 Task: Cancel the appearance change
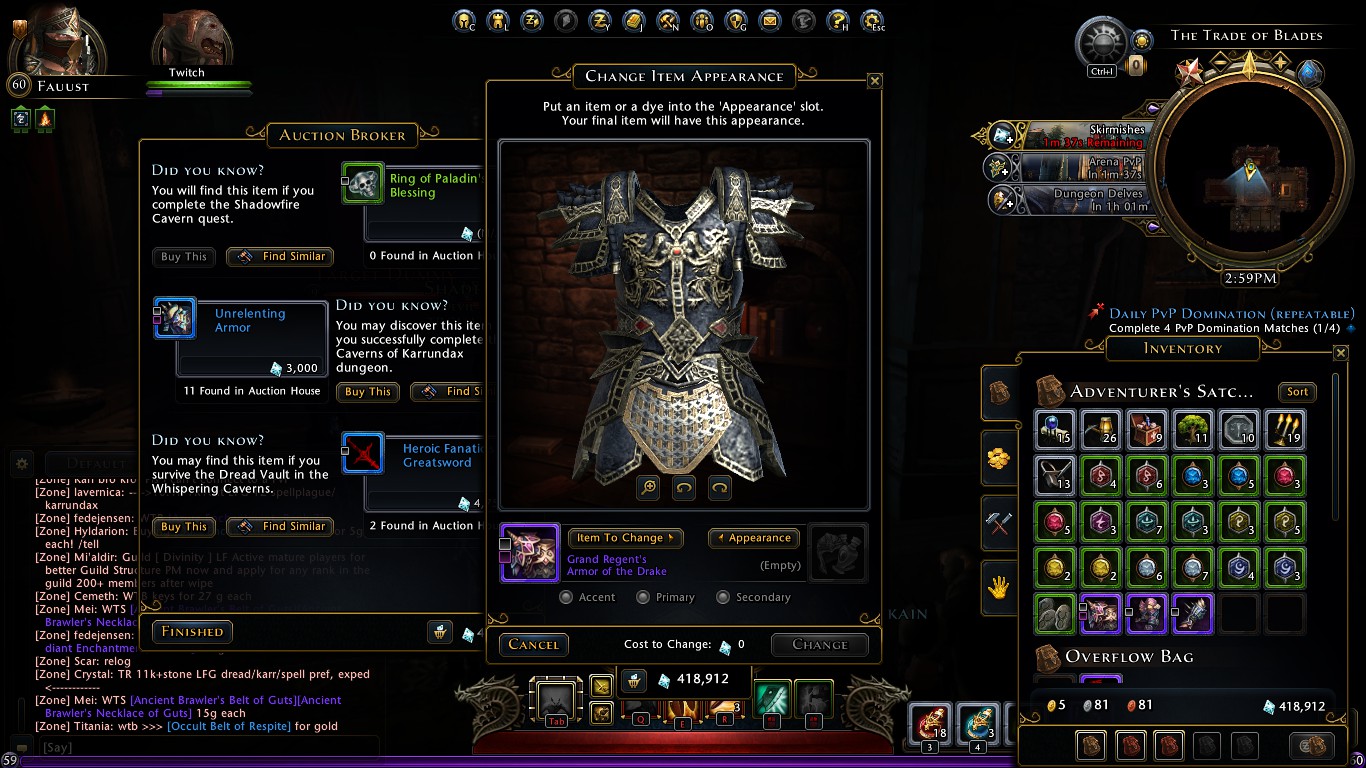[533, 645]
